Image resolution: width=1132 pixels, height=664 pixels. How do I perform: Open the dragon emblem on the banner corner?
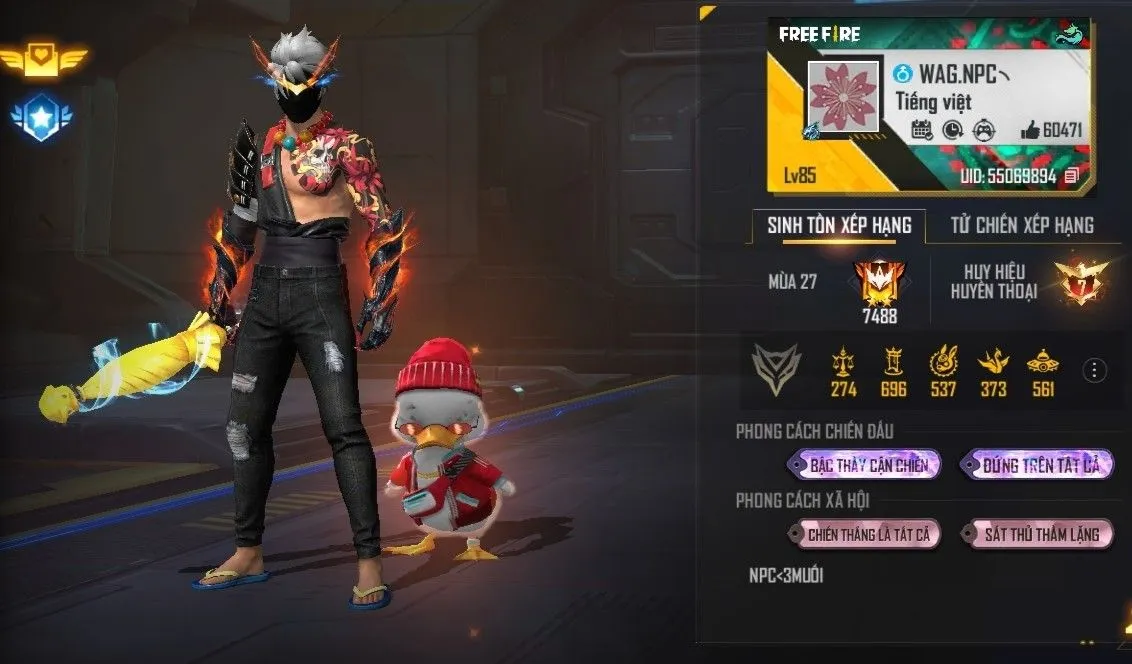click(1072, 32)
